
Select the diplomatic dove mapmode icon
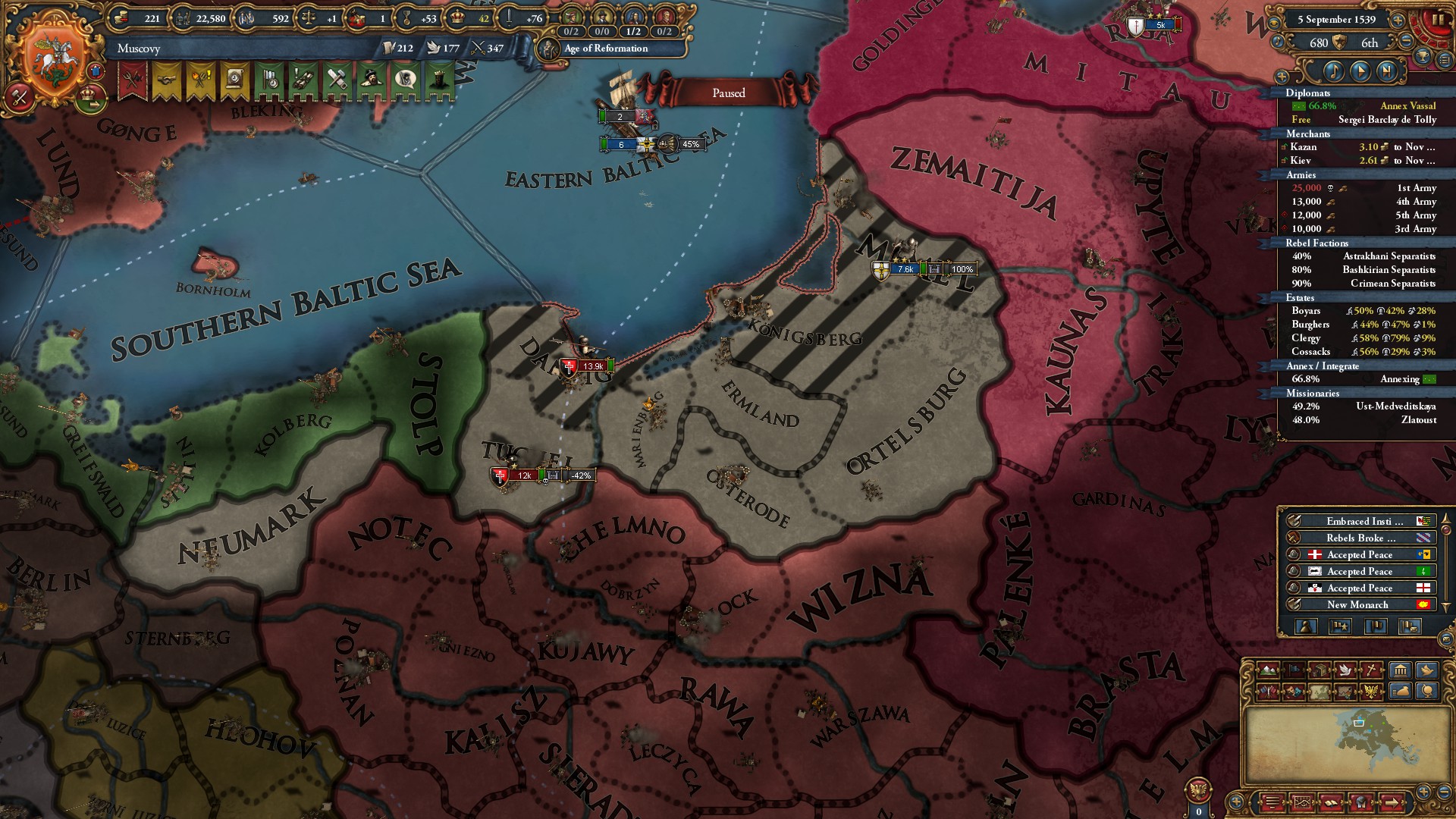tap(1345, 670)
